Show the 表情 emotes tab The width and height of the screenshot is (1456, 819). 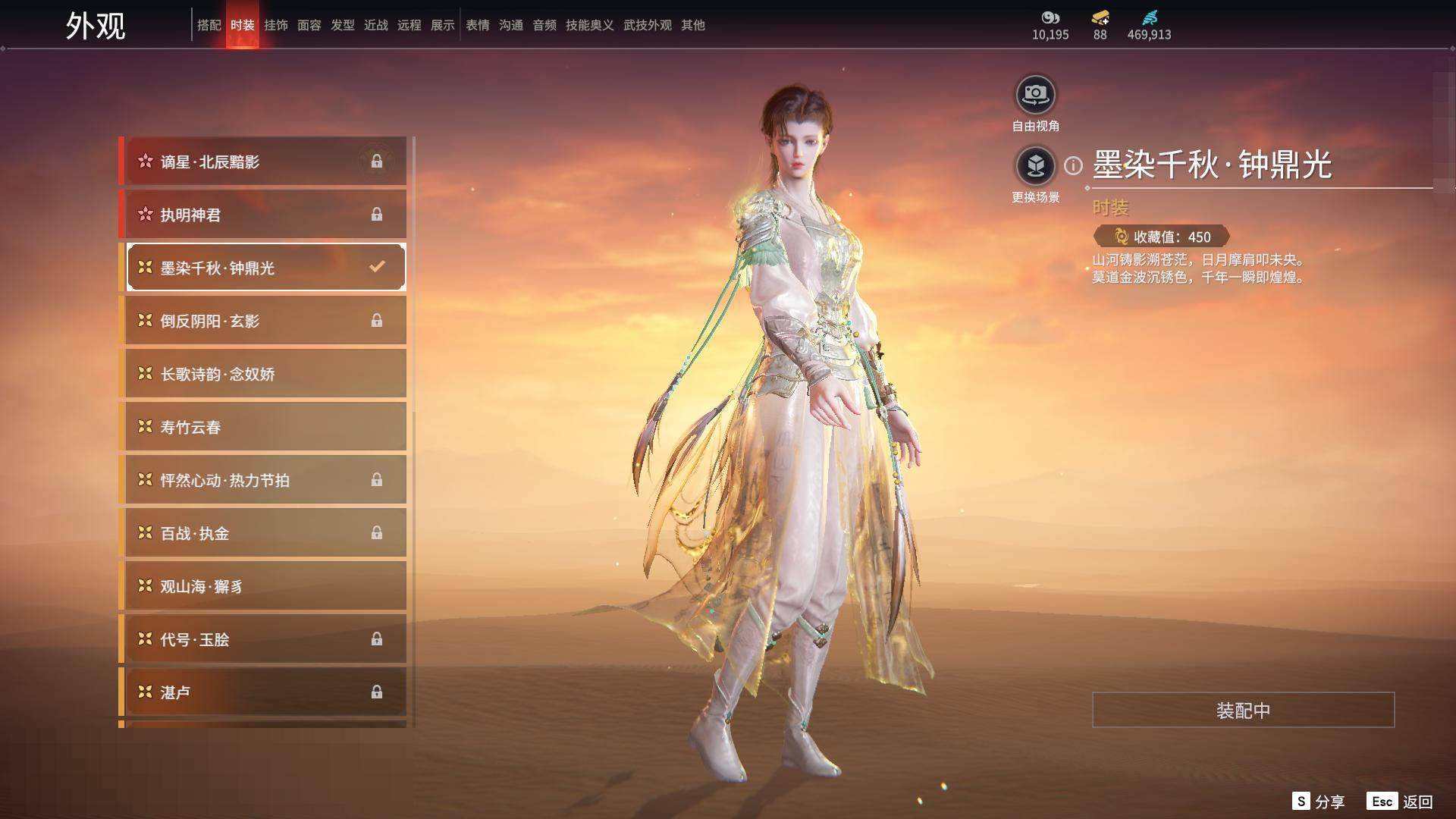click(x=477, y=25)
